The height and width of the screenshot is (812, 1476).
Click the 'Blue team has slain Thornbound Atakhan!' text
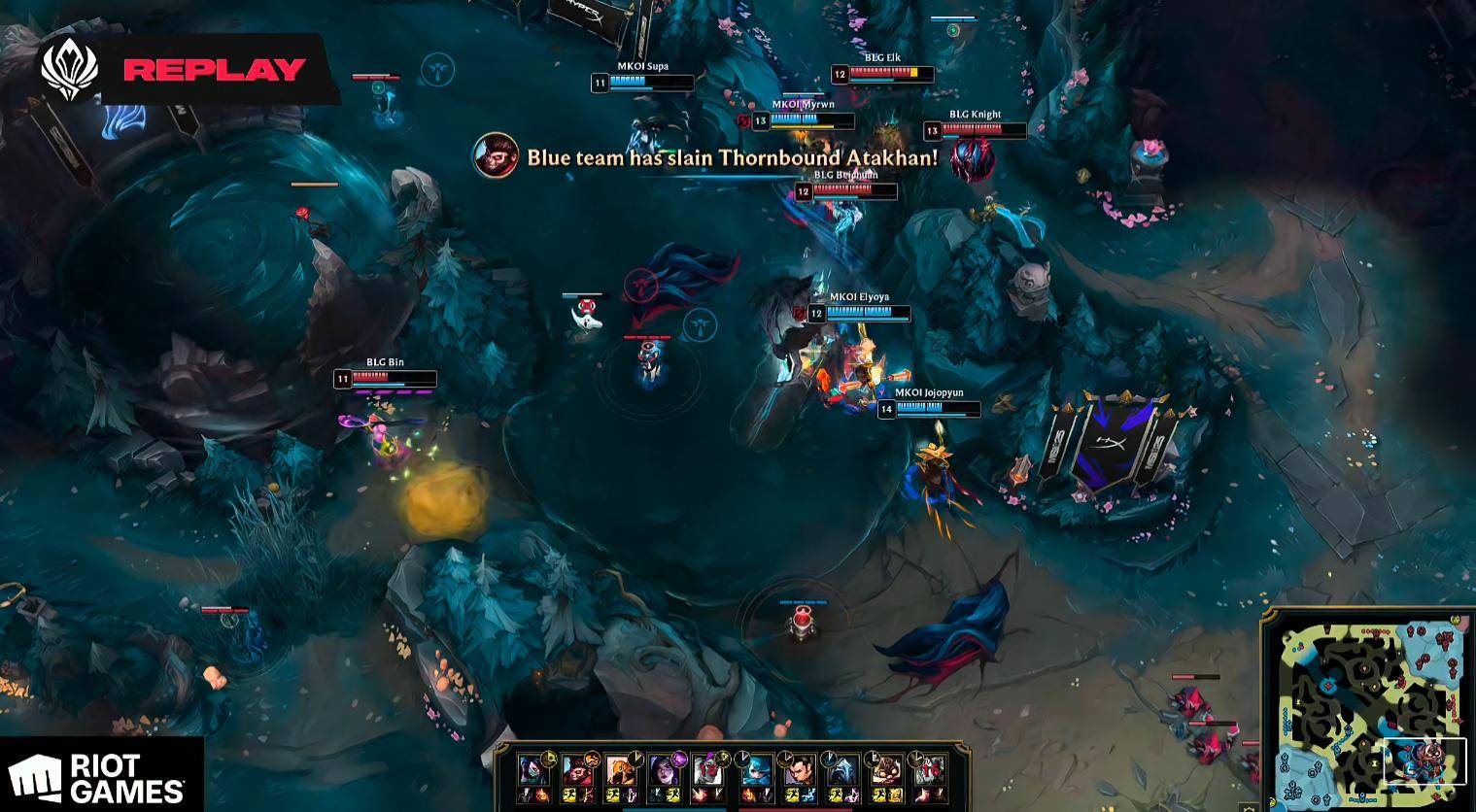[x=729, y=157]
